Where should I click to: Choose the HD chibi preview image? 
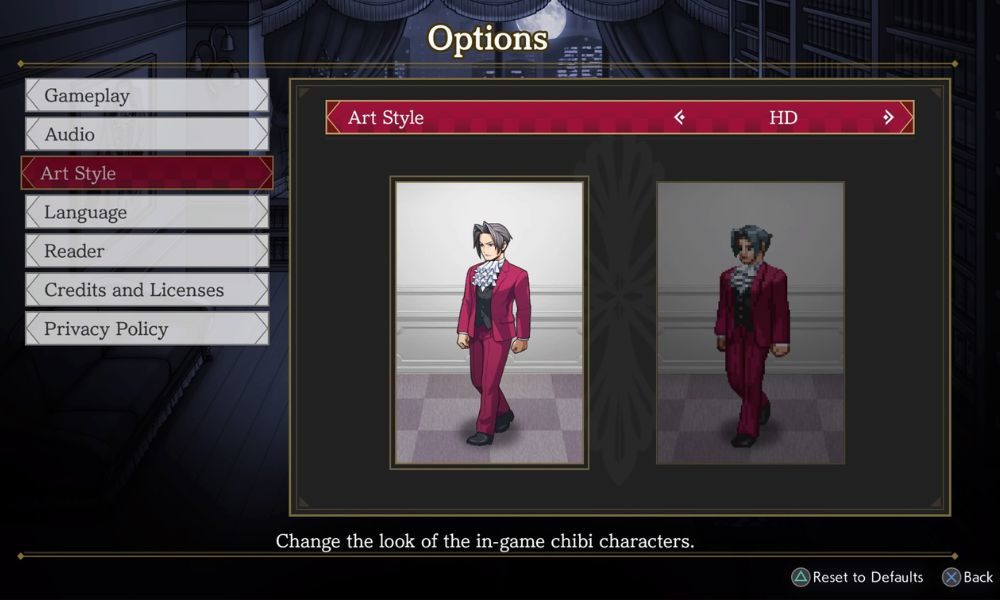(x=489, y=322)
